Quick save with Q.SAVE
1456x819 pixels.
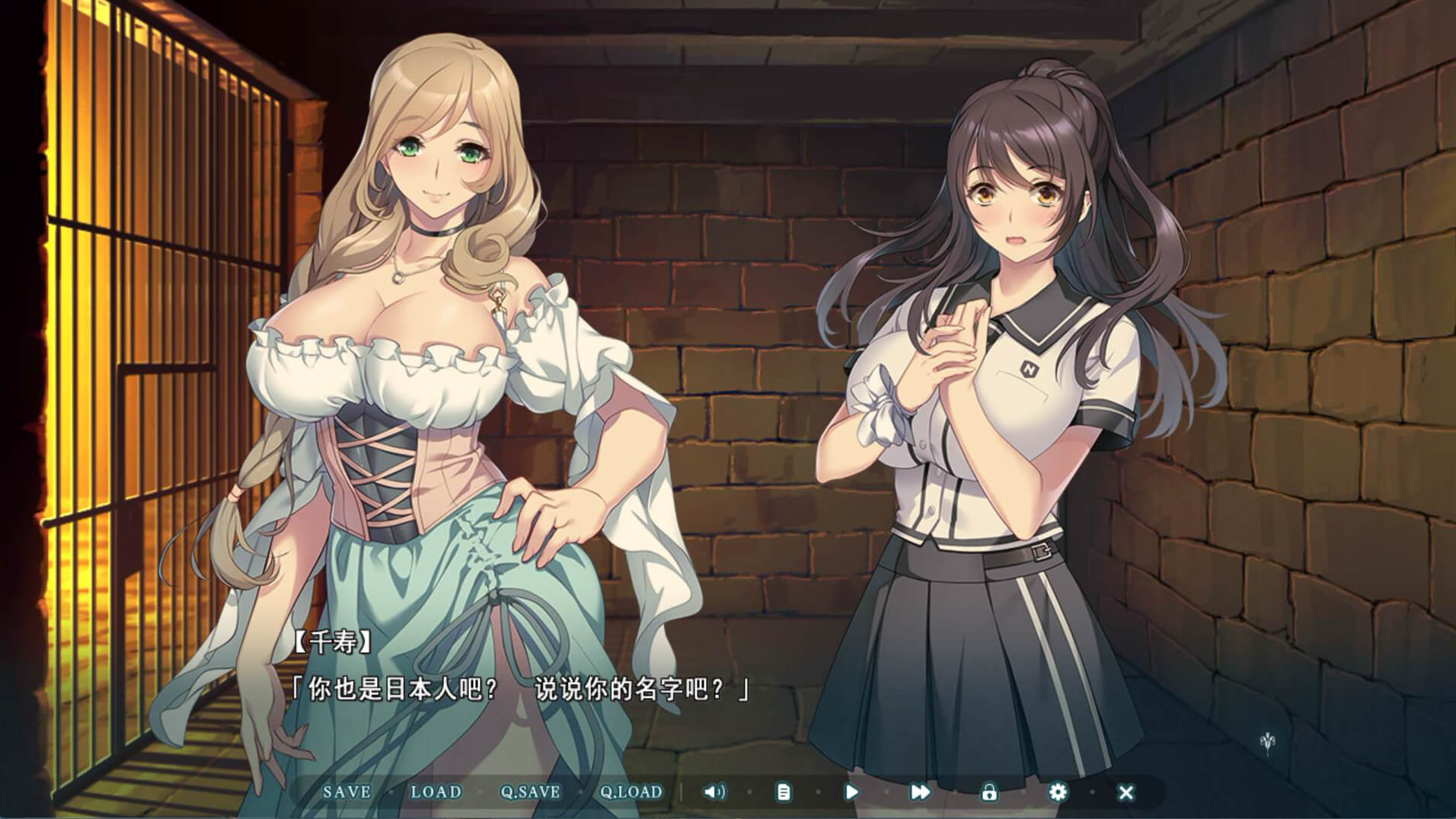tap(530, 792)
